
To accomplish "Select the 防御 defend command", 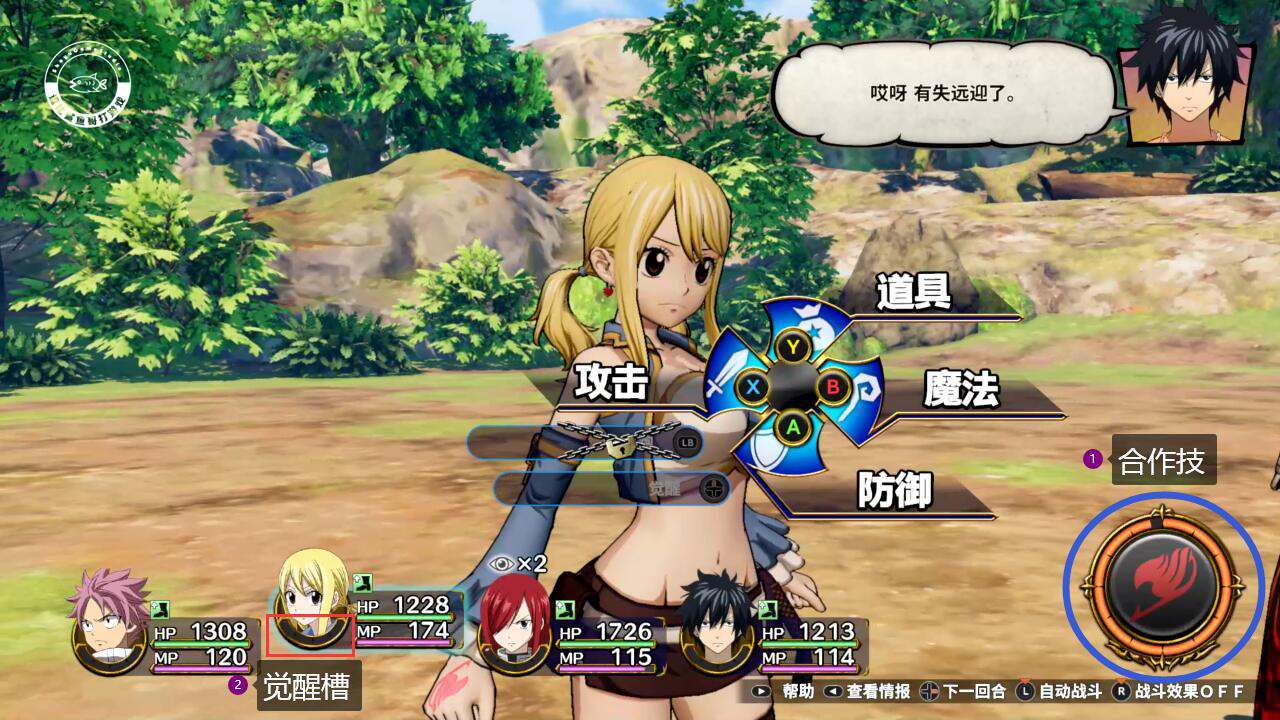I will click(x=894, y=491).
